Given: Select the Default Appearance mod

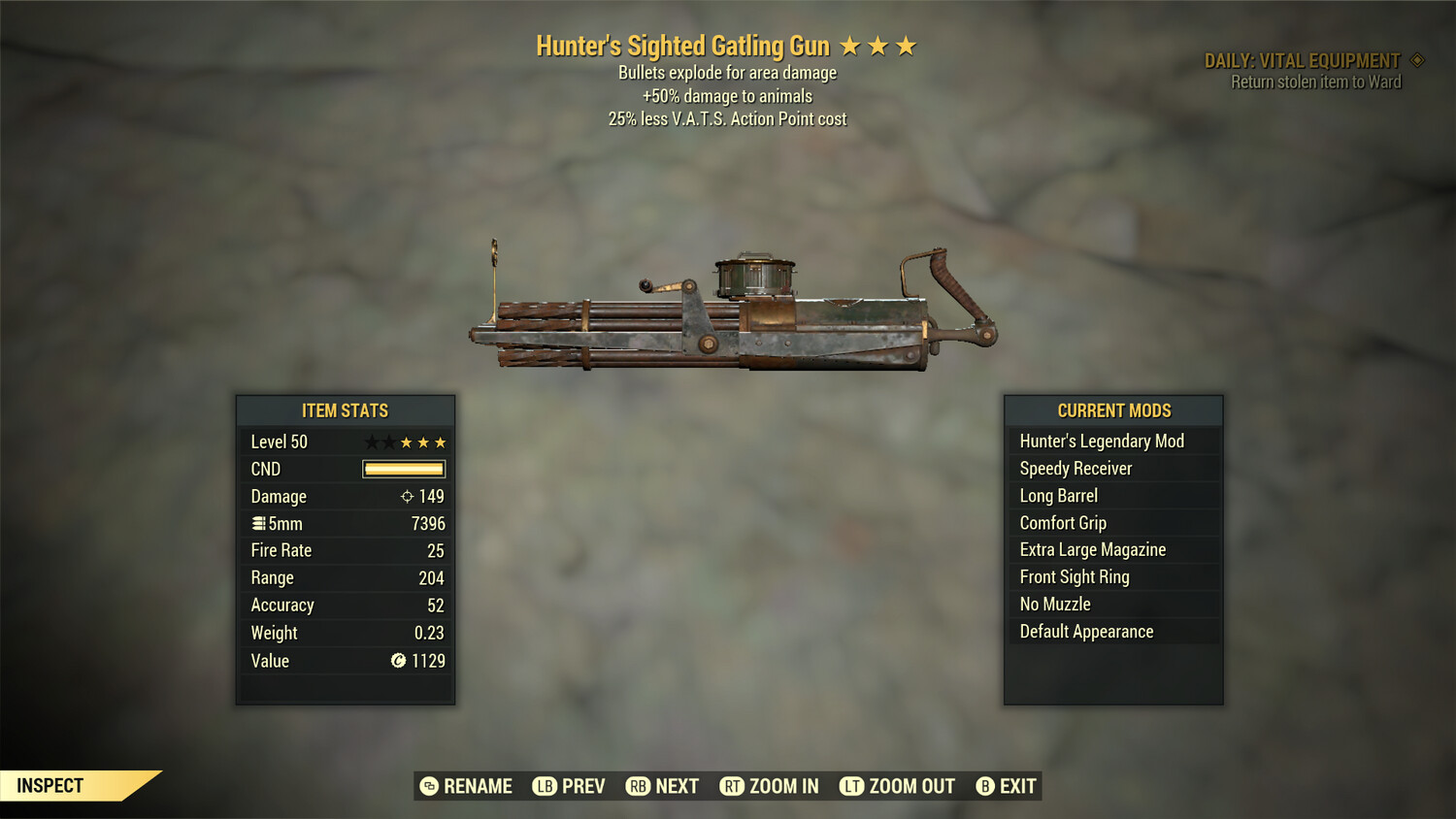Looking at the screenshot, I should pos(1085,631).
